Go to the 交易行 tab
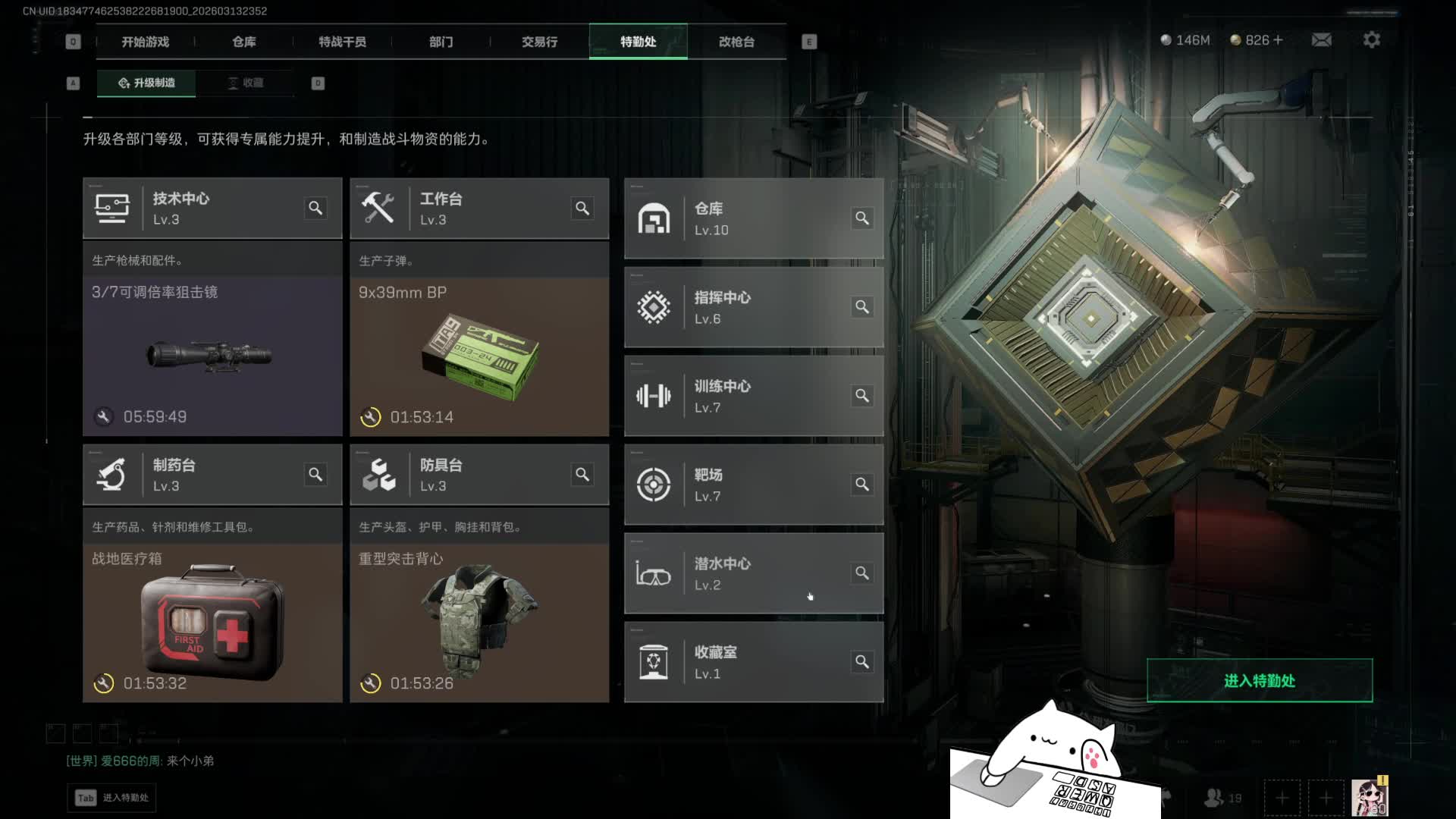The width and height of the screenshot is (1456, 819). (x=539, y=42)
